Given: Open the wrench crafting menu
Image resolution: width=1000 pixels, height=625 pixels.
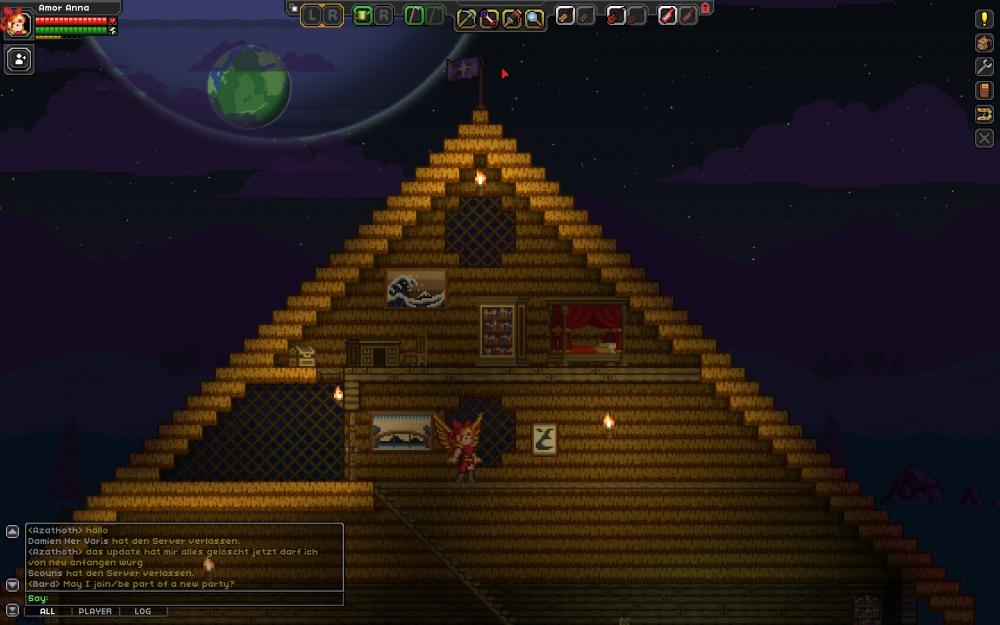Looking at the screenshot, I should (984, 66).
